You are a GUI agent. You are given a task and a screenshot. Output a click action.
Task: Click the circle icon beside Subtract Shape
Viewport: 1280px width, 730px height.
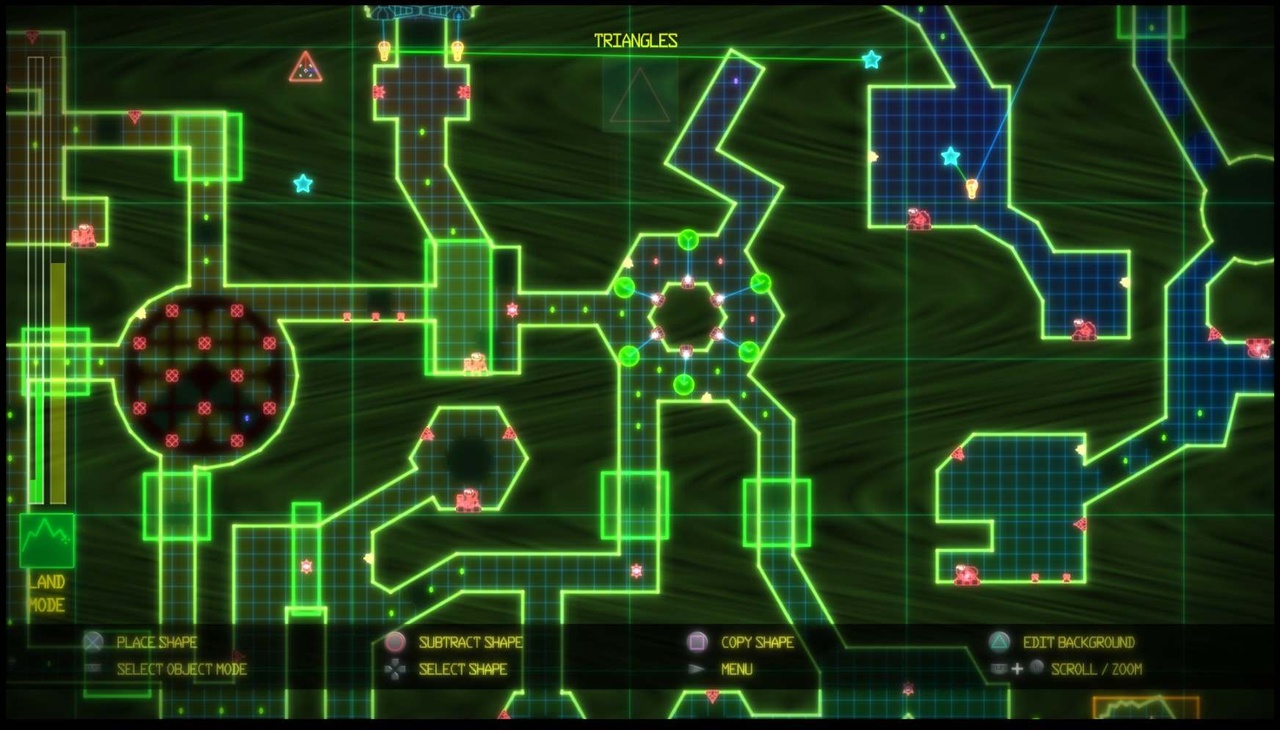[x=395, y=642]
